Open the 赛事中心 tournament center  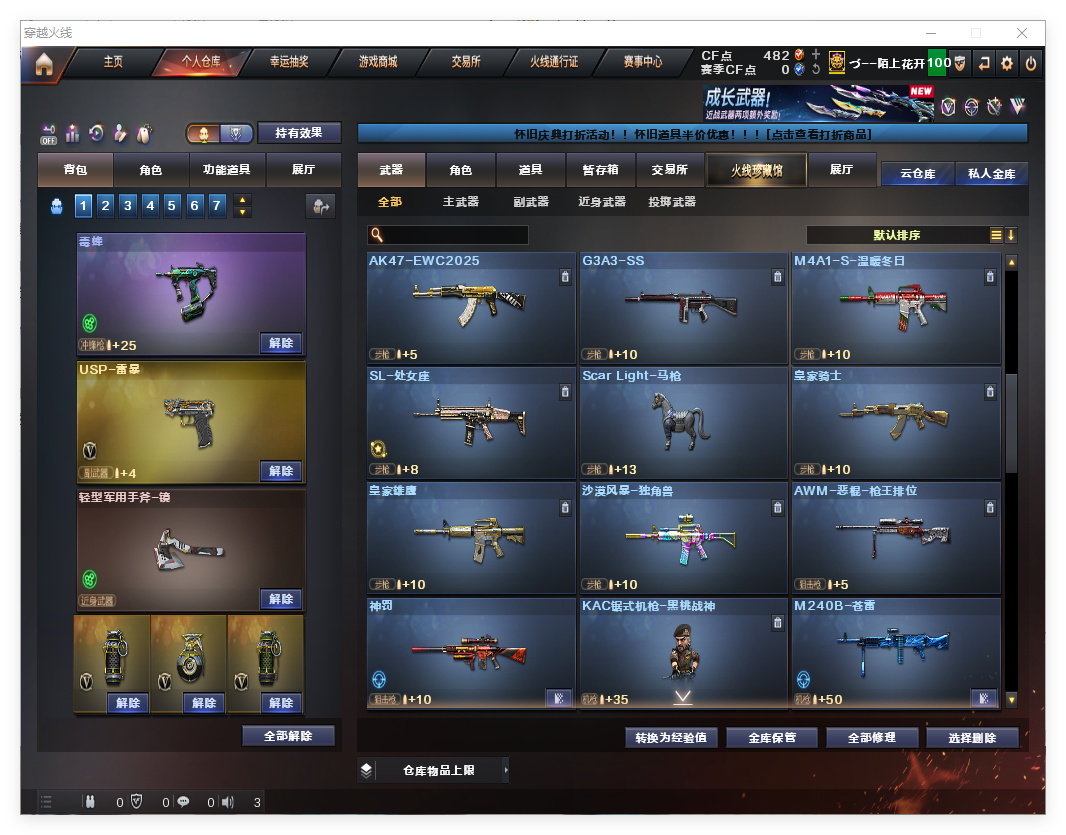point(643,62)
